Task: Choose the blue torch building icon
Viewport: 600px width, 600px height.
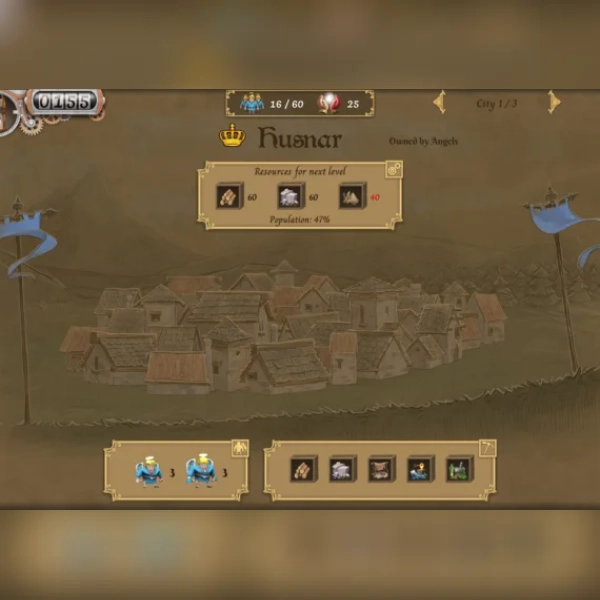Action: click(x=420, y=469)
